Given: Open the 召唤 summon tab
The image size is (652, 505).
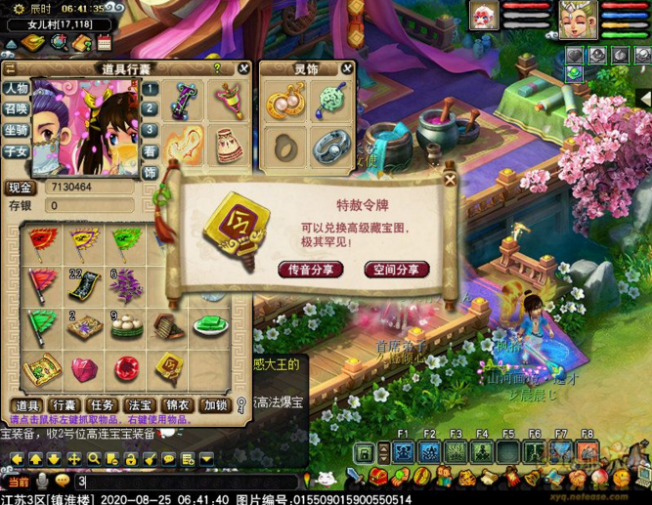Looking at the screenshot, I should click(x=15, y=109).
